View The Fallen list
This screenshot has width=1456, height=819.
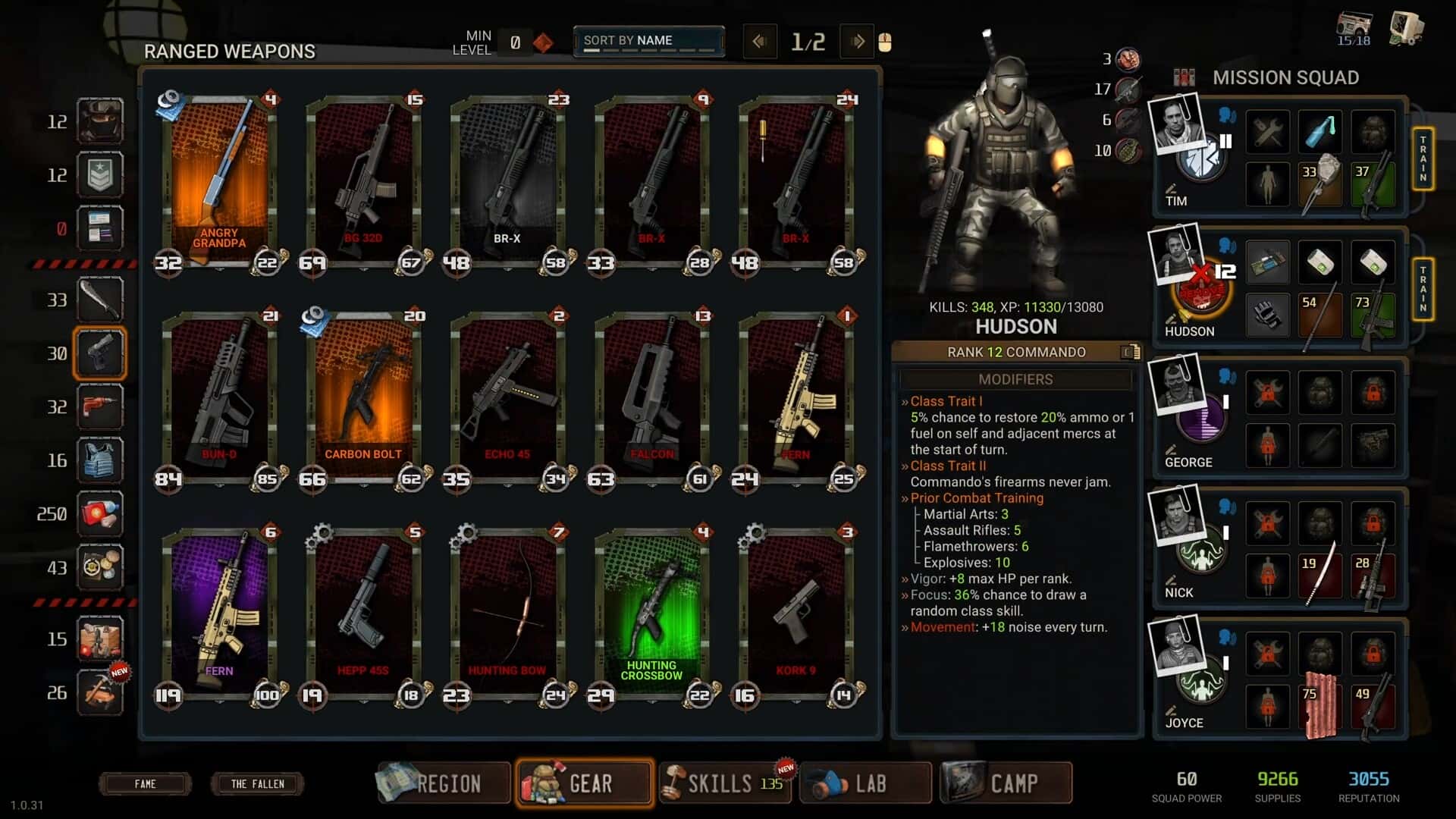coord(257,783)
